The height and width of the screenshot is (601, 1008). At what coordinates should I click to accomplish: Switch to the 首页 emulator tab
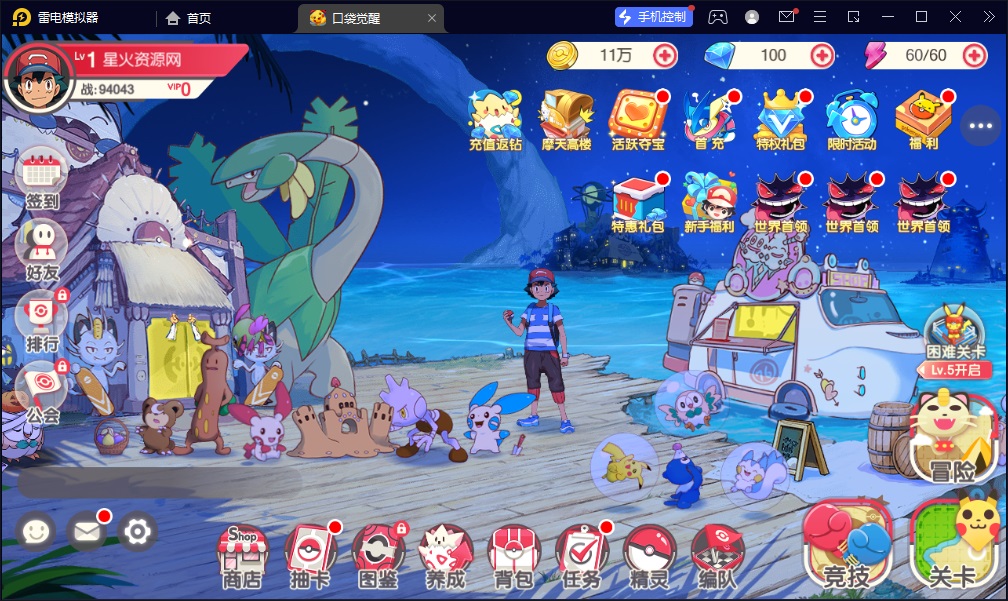pos(188,17)
